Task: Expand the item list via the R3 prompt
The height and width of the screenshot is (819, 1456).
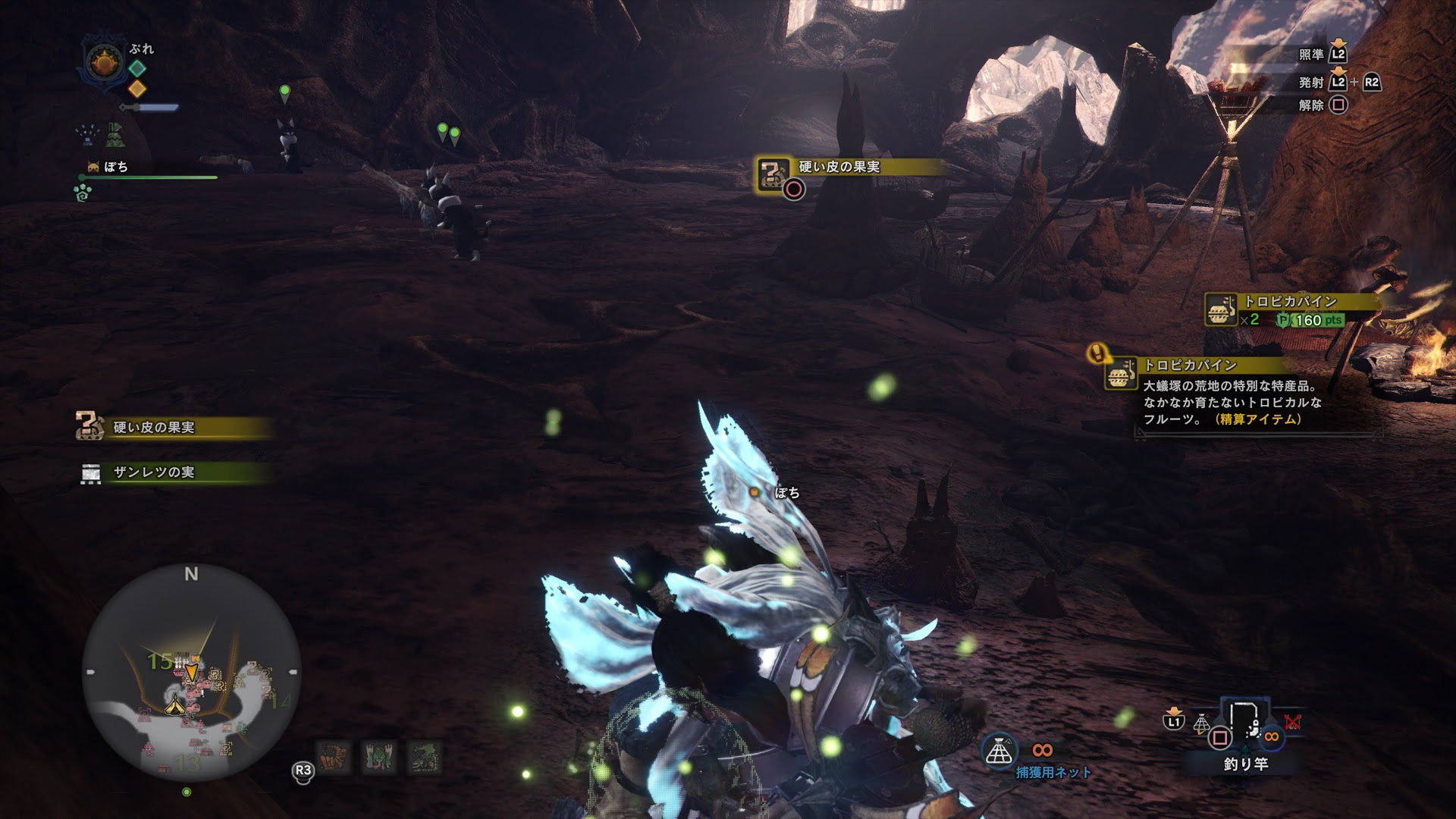Action: click(x=304, y=770)
